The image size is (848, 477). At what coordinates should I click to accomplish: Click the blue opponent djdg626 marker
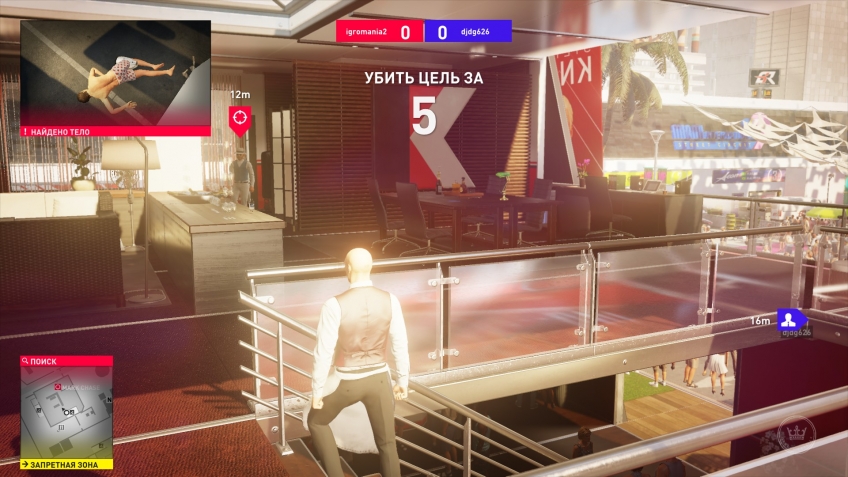coord(791,320)
